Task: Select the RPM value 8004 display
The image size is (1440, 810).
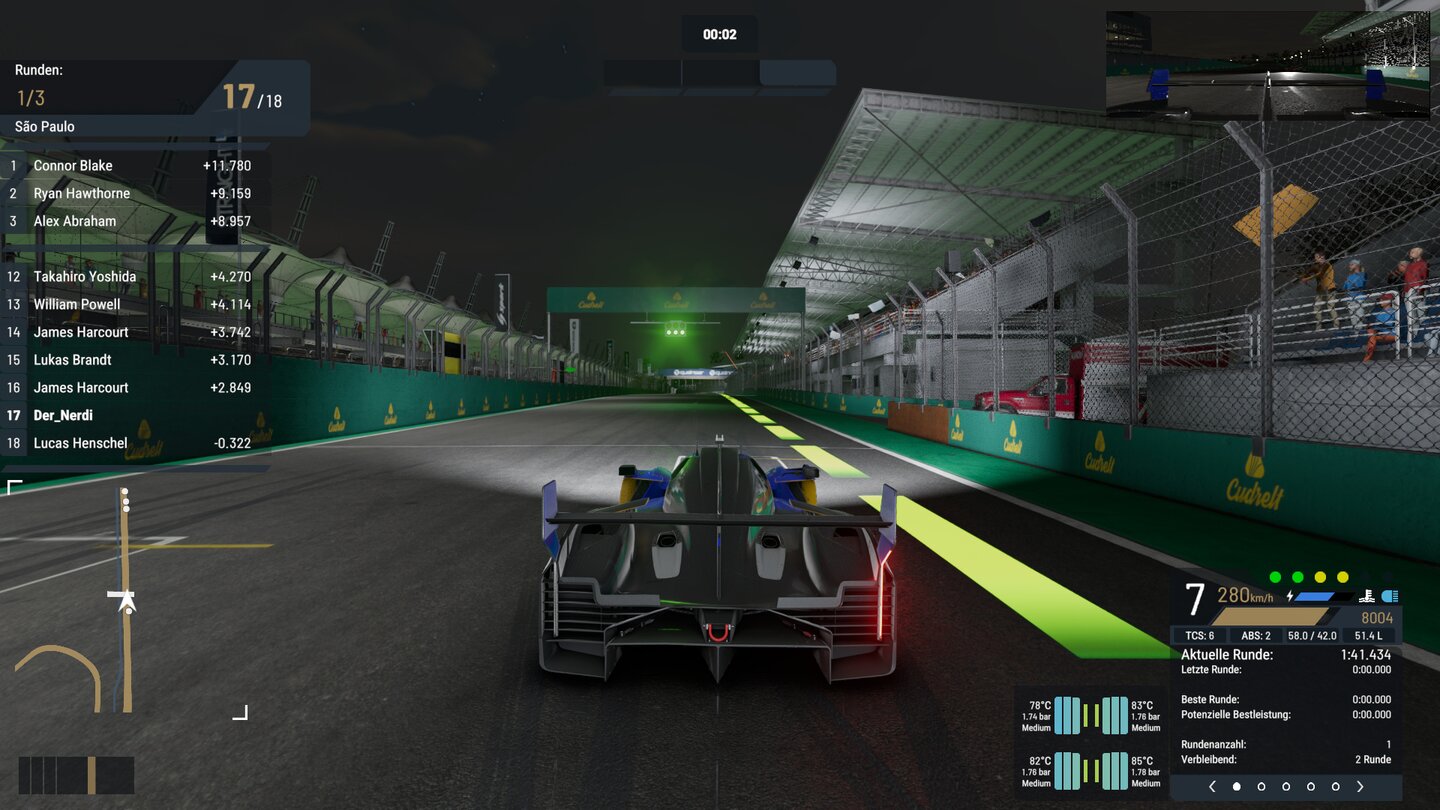Action: [x=1378, y=617]
